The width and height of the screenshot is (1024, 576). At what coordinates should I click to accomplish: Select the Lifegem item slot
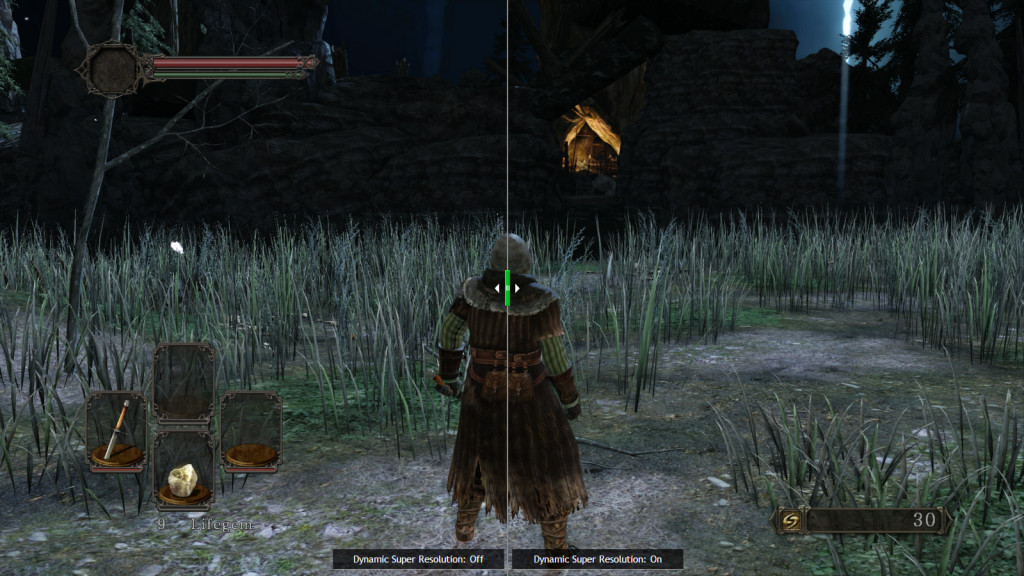click(183, 470)
